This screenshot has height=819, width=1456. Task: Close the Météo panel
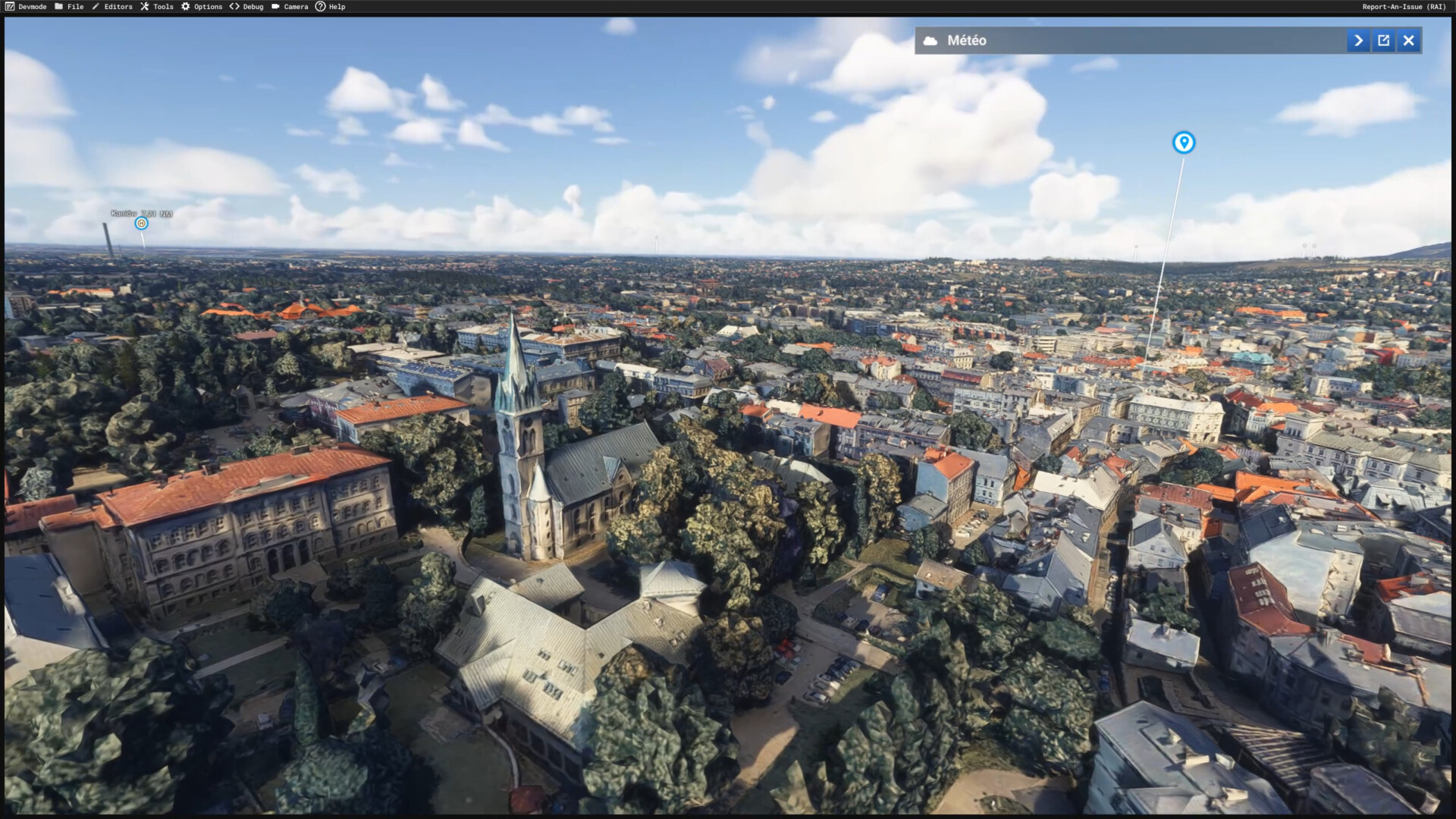(1408, 41)
